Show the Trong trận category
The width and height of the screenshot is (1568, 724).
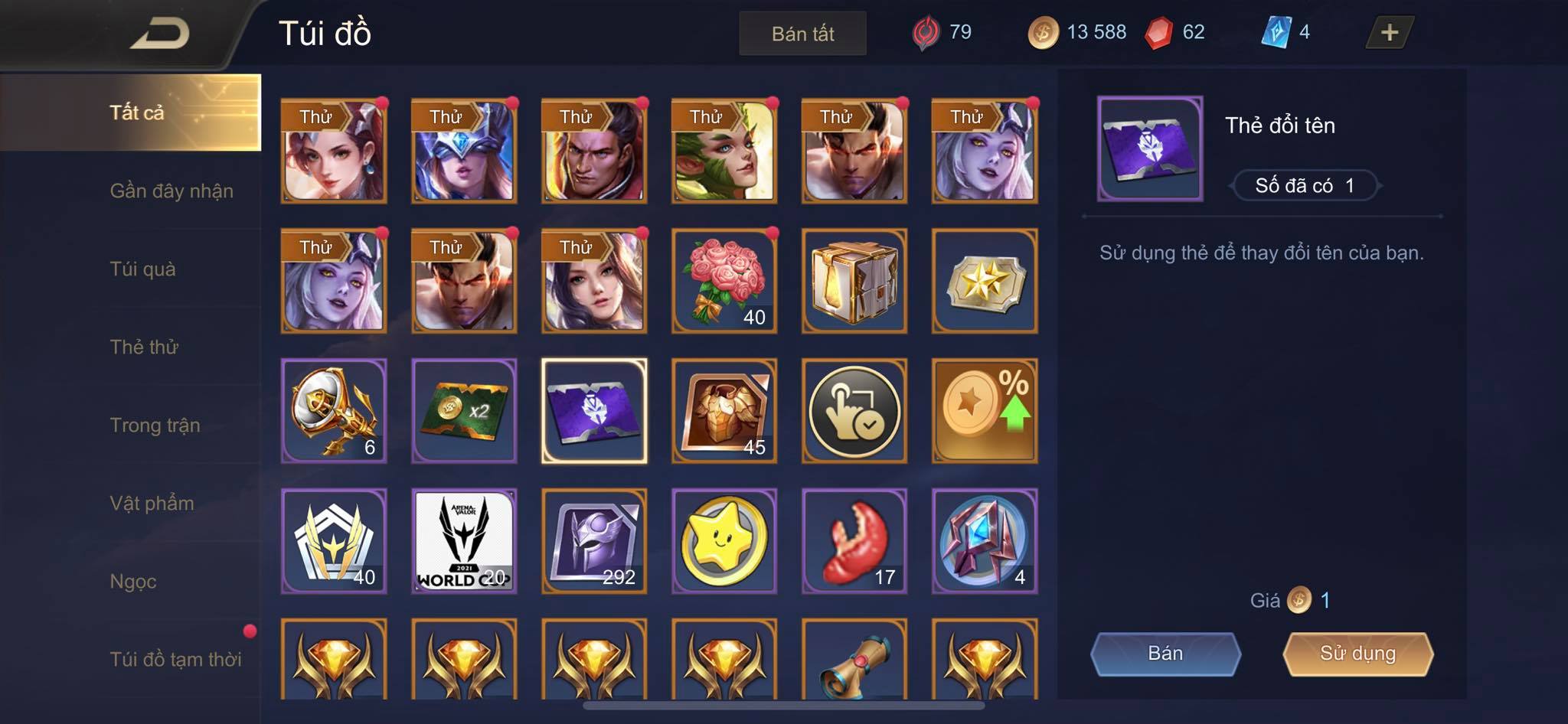155,425
